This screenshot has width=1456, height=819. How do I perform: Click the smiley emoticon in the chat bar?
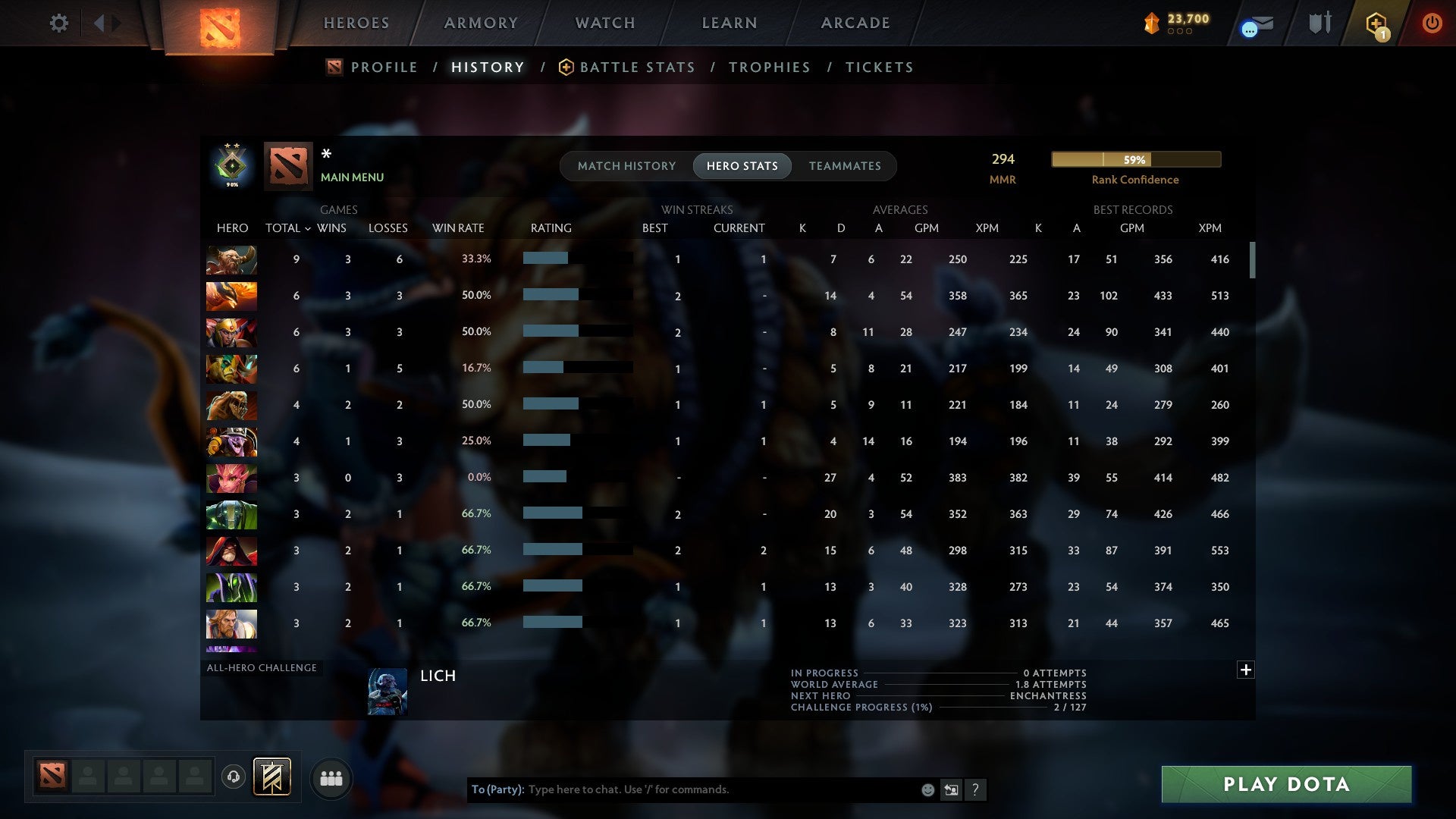(927, 789)
